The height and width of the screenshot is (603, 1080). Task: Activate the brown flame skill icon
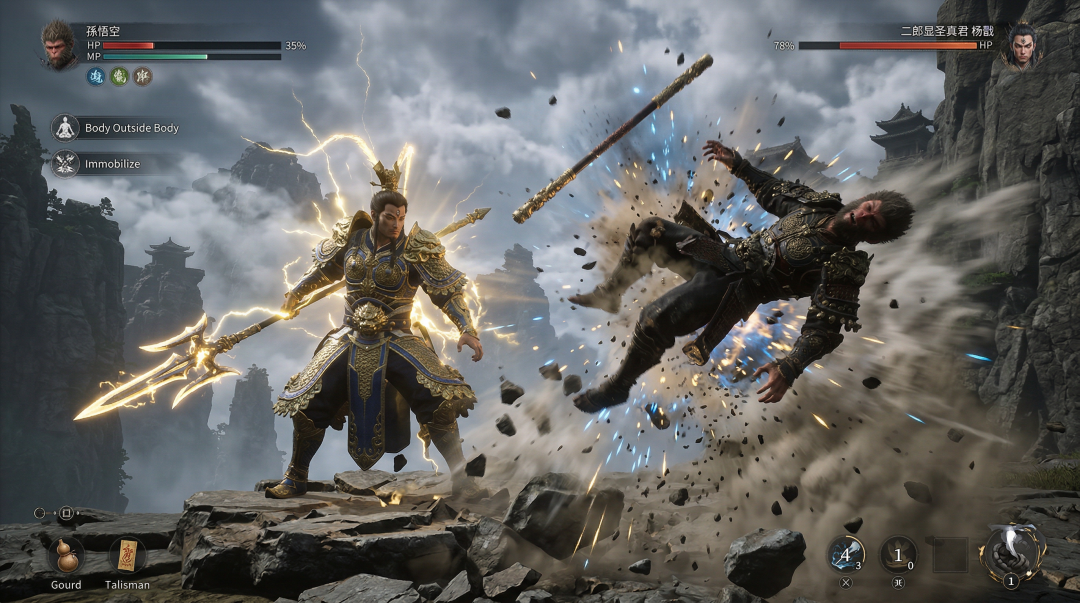click(x=897, y=554)
